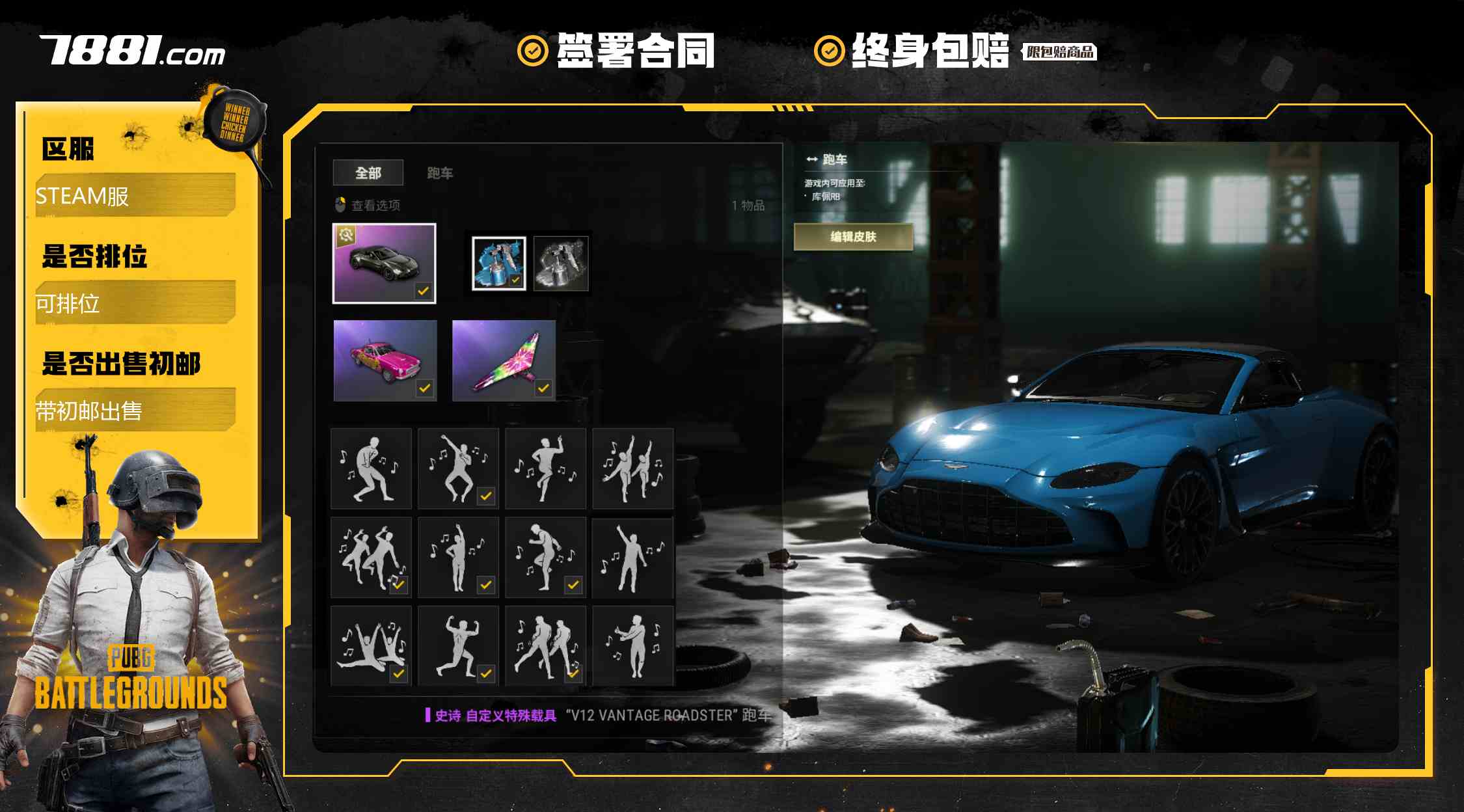Choose the gray spray gun paint option
The image size is (1464, 812).
coord(561,264)
